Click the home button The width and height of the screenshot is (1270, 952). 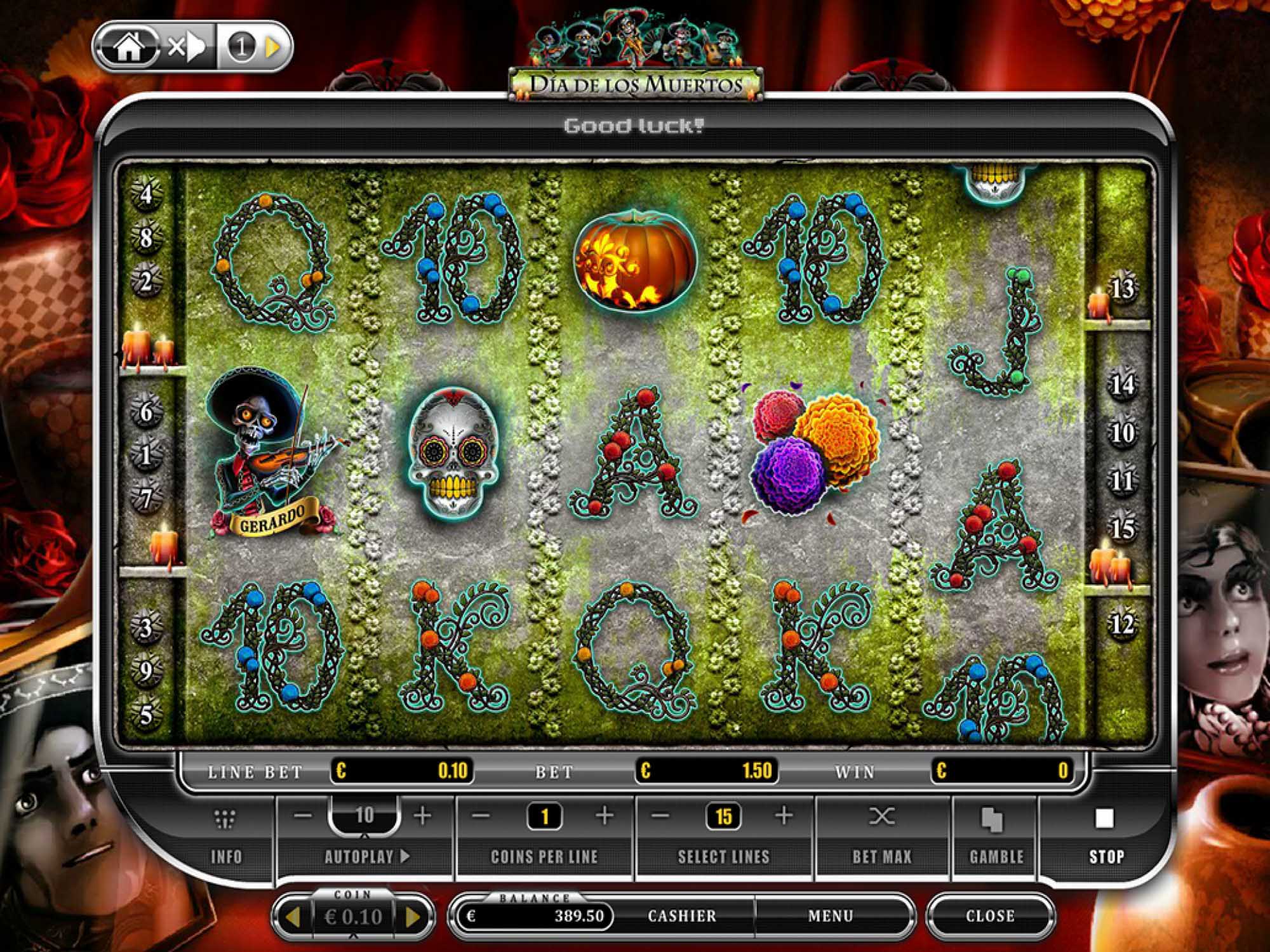tap(128, 48)
